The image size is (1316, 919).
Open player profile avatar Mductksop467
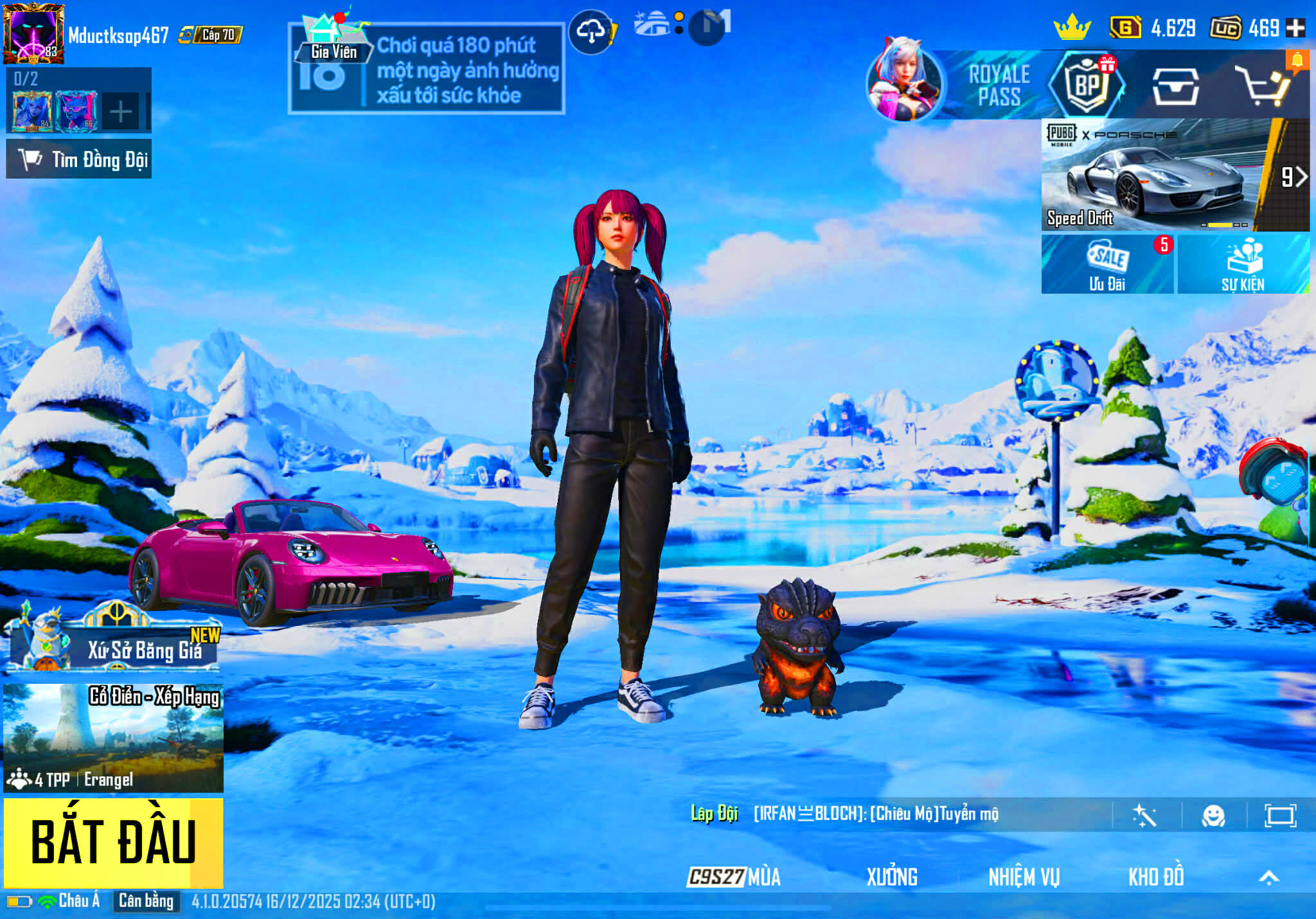[x=35, y=32]
